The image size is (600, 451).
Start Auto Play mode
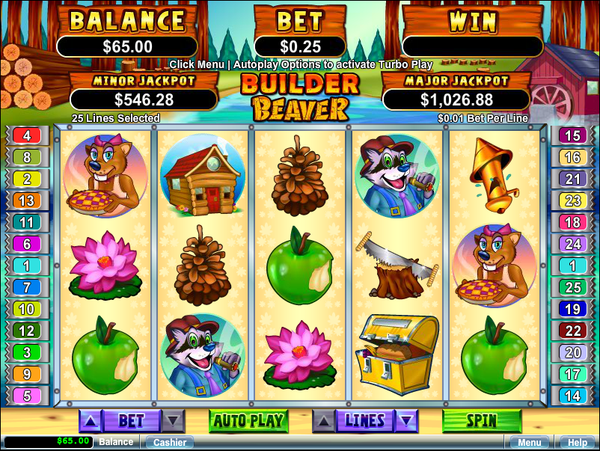pos(246,421)
